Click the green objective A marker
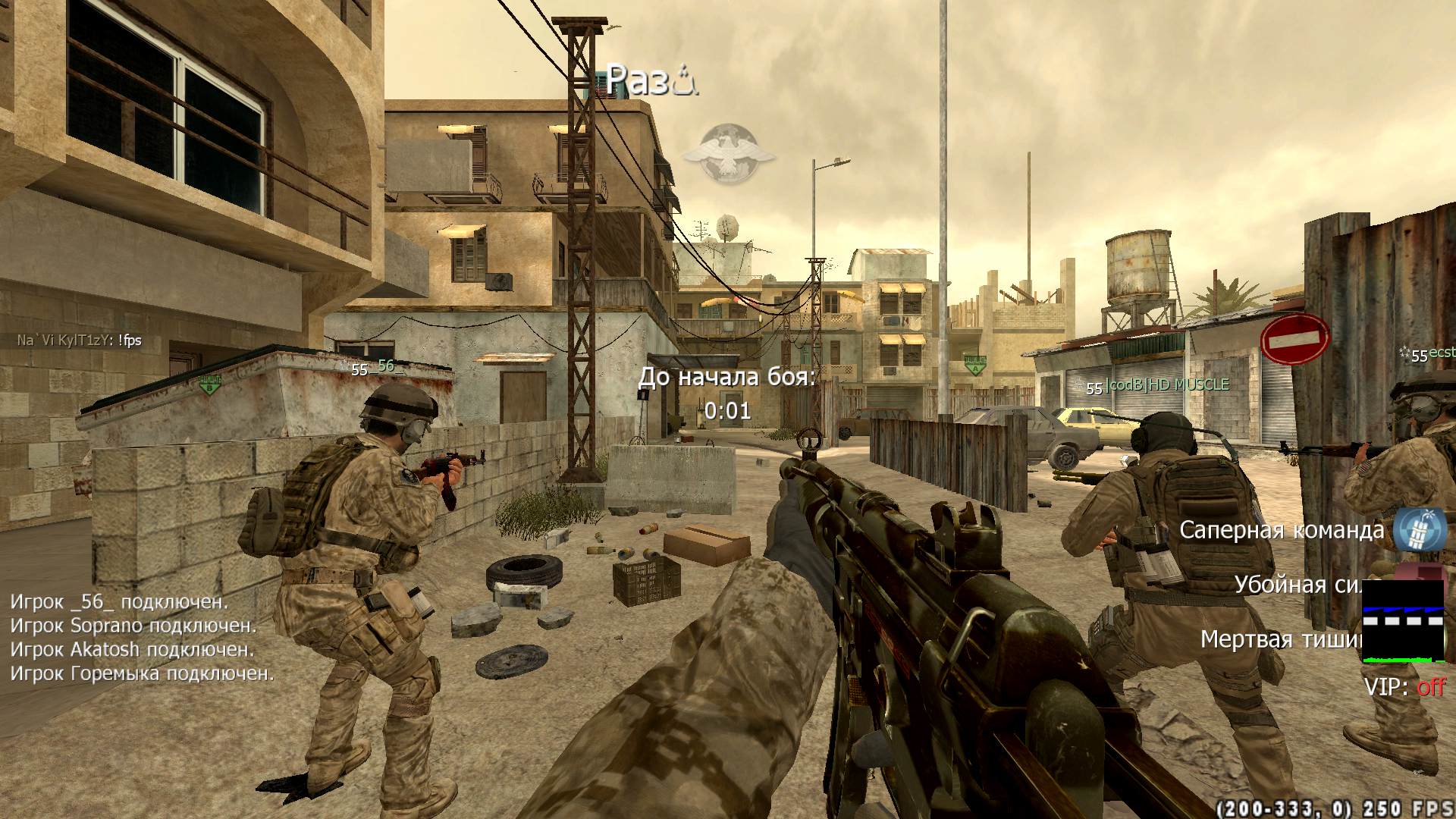1456x819 pixels. [971, 363]
